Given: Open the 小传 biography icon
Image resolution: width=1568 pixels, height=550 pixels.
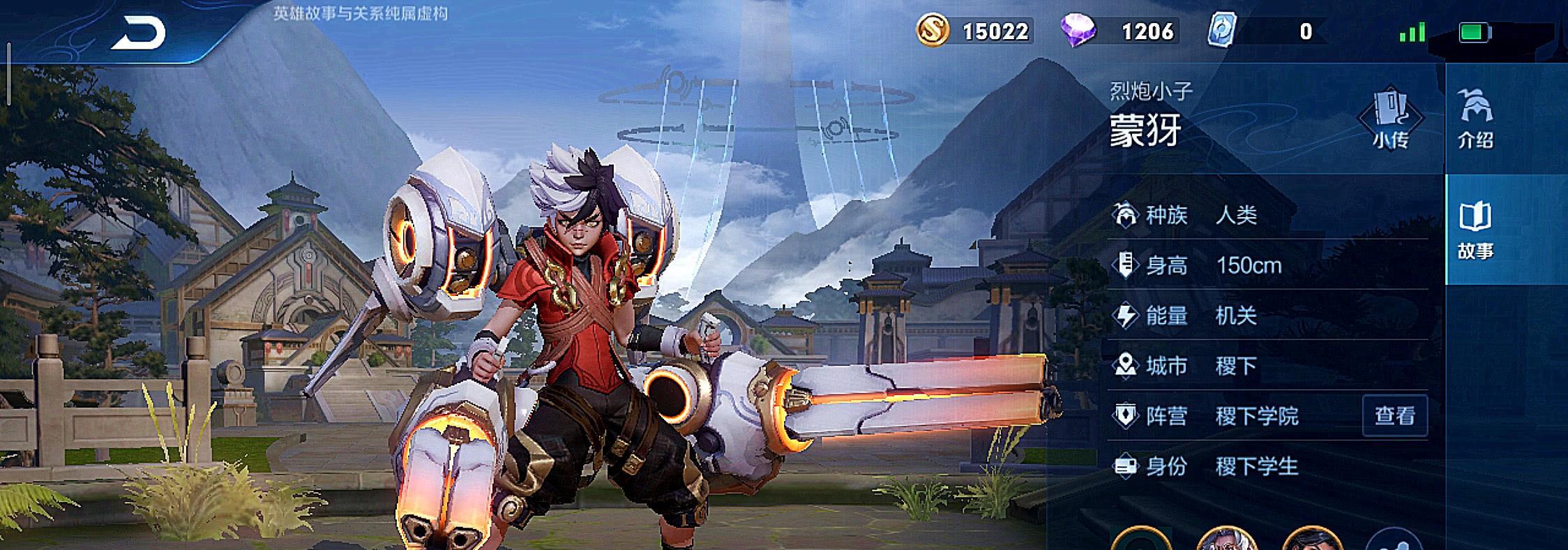Looking at the screenshot, I should tap(1390, 118).
